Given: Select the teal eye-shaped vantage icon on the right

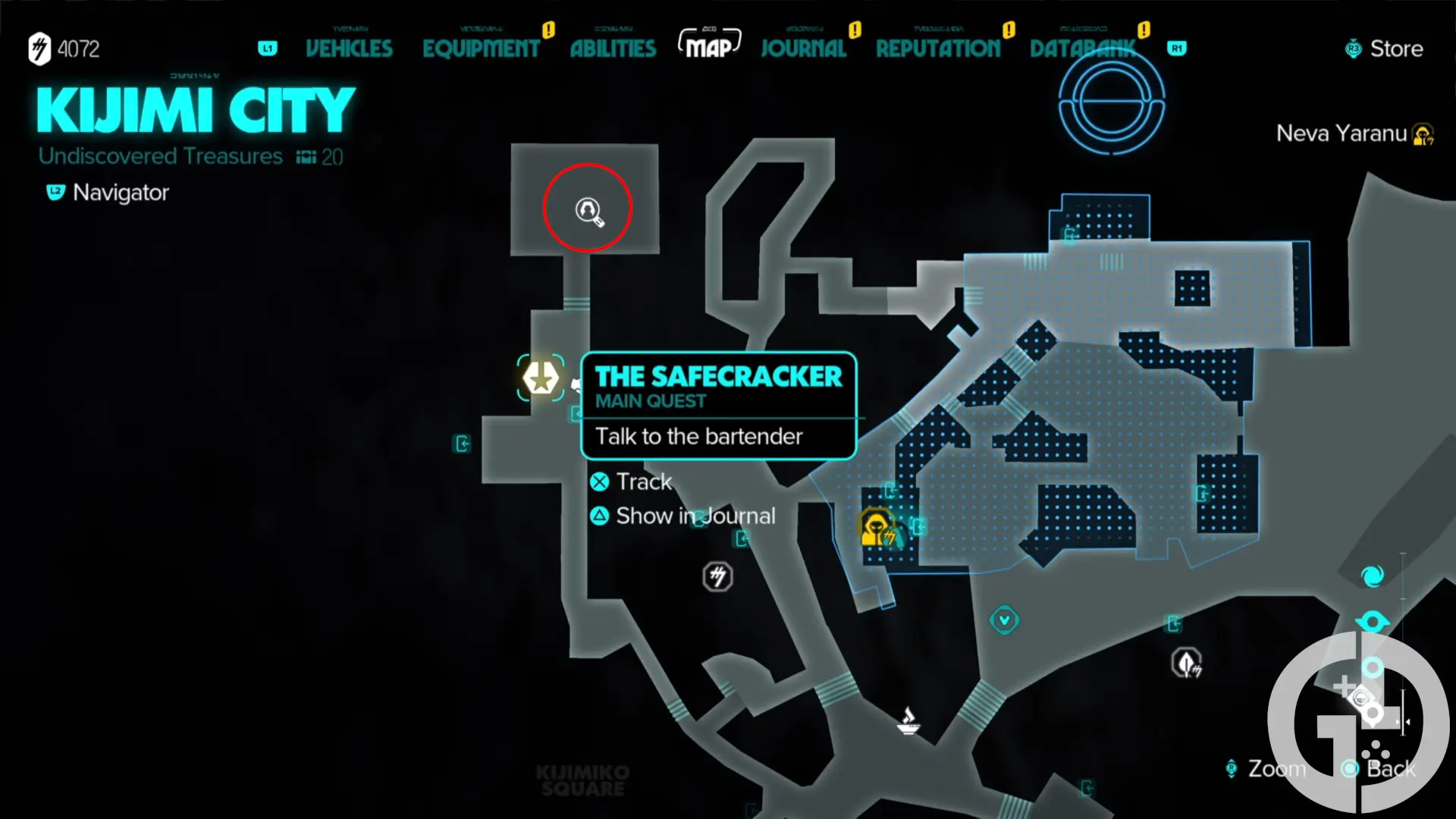Looking at the screenshot, I should 1373,622.
